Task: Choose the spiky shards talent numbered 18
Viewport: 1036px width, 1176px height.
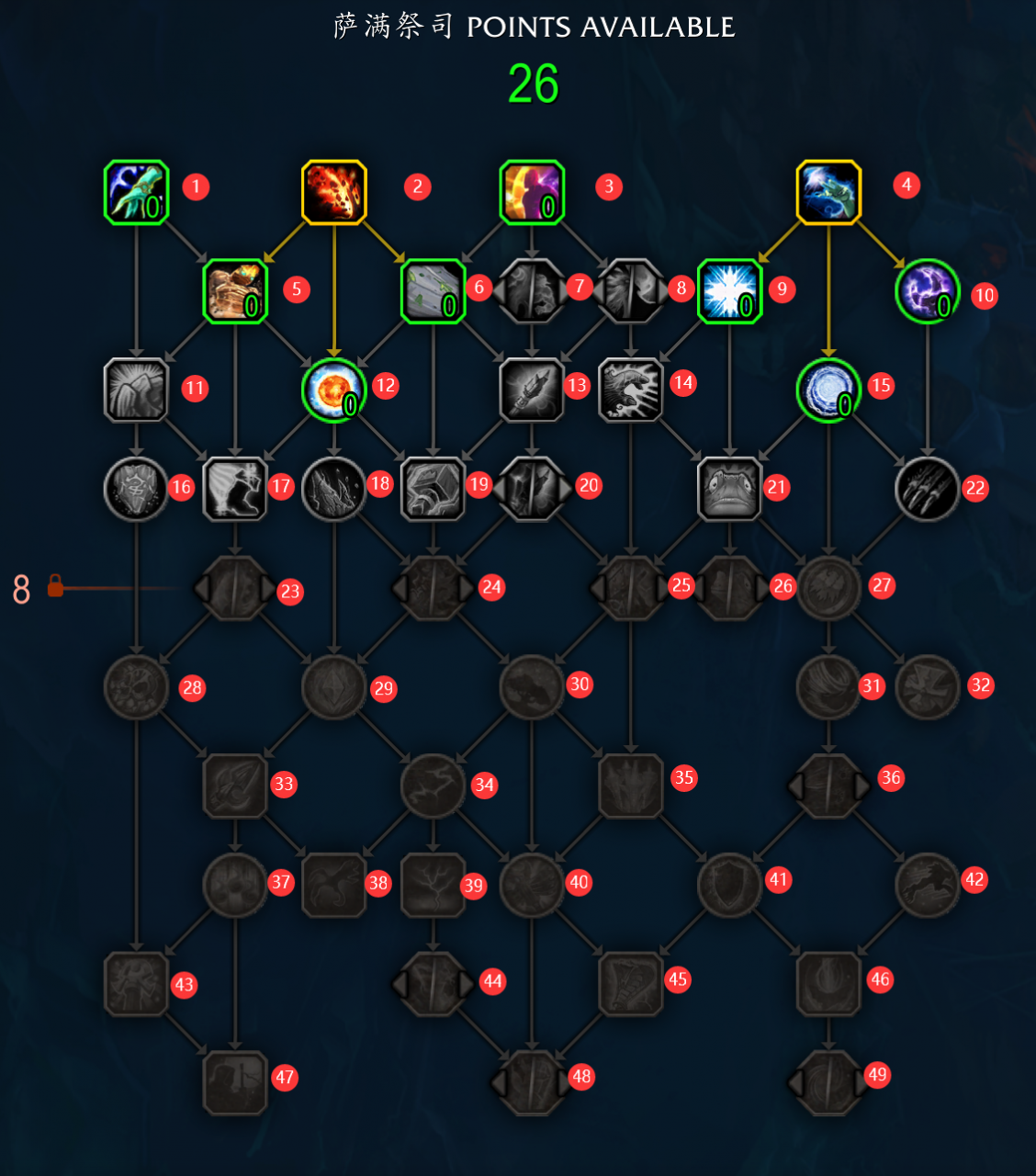Action: pos(334,489)
